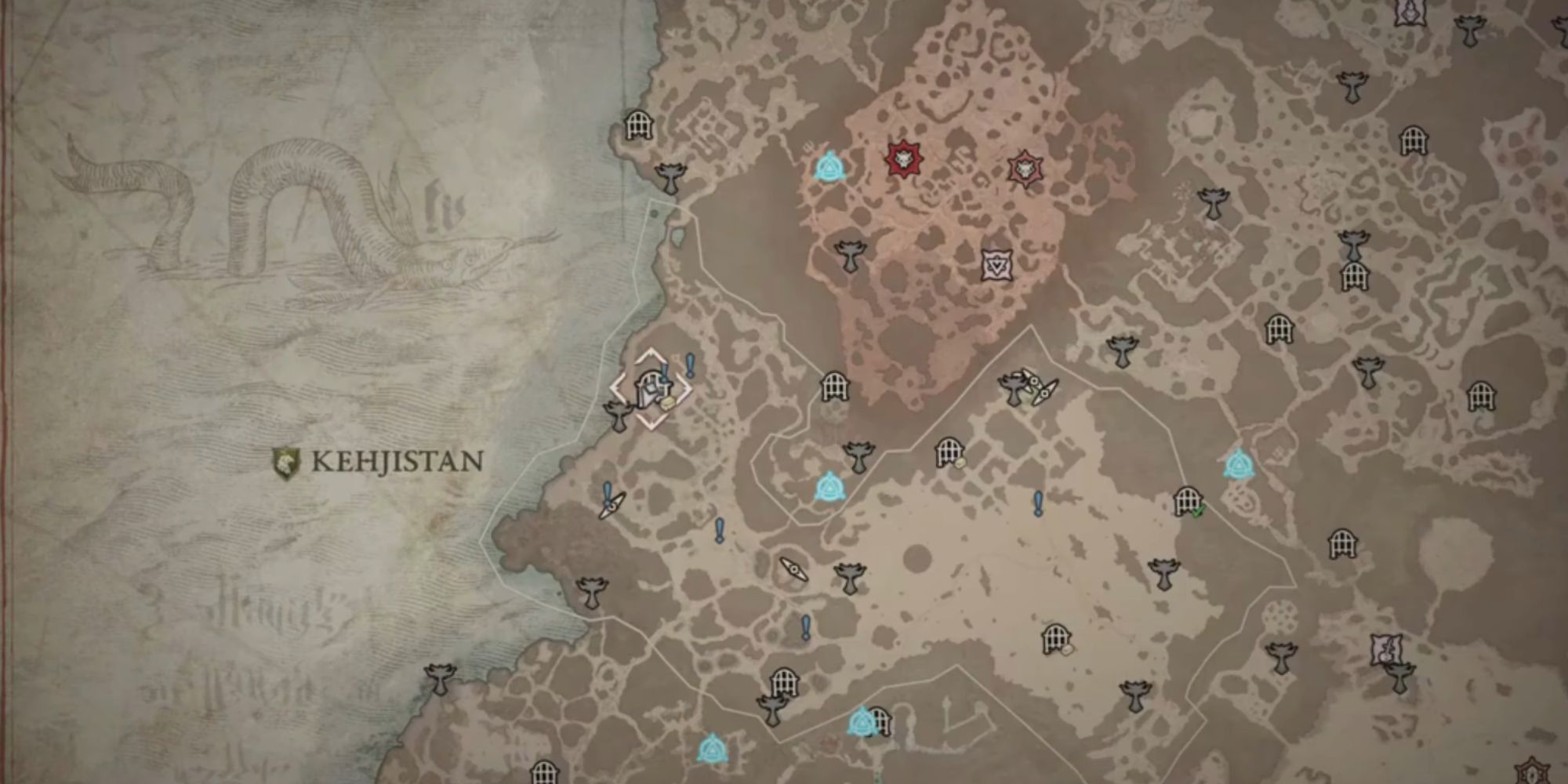The image size is (1568, 784).
Task: Click the Kehjistan crest beside the region name
Action: (286, 463)
